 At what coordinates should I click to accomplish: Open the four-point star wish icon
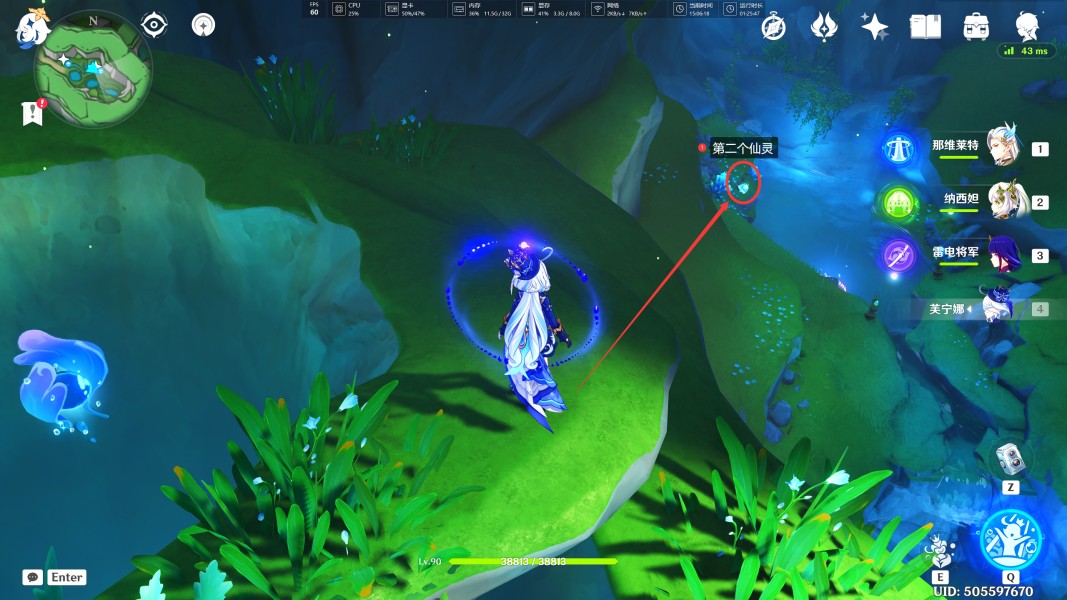874,27
